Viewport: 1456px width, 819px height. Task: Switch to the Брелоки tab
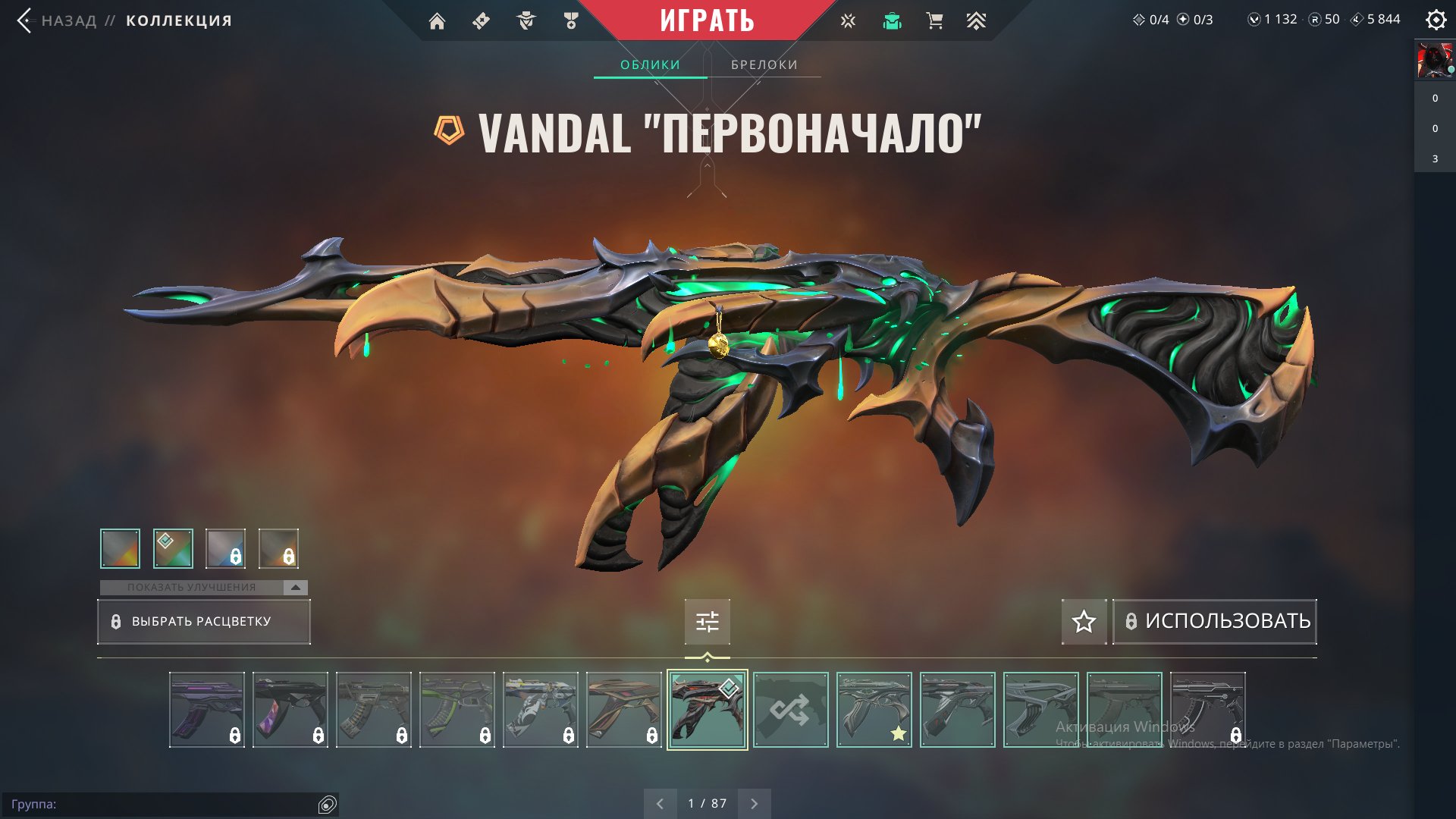click(x=764, y=64)
